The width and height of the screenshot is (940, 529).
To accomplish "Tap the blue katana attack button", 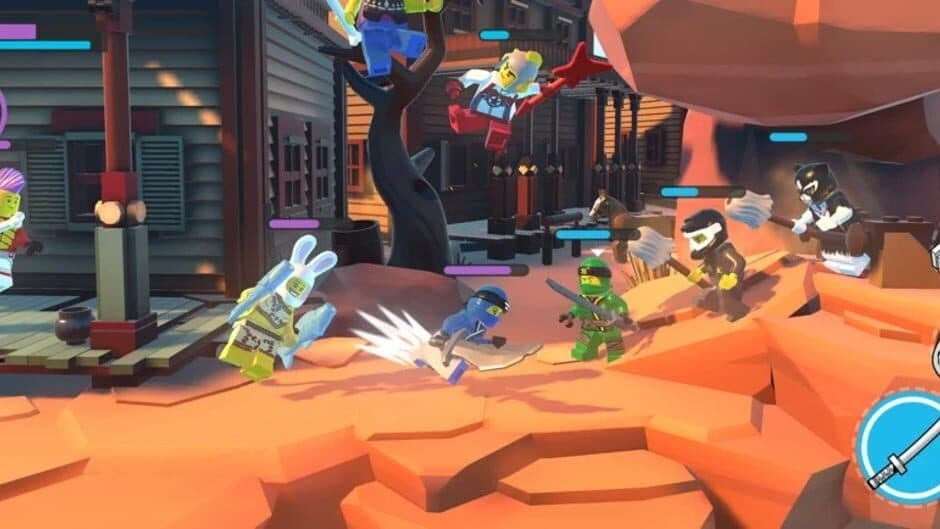I will click(900, 447).
